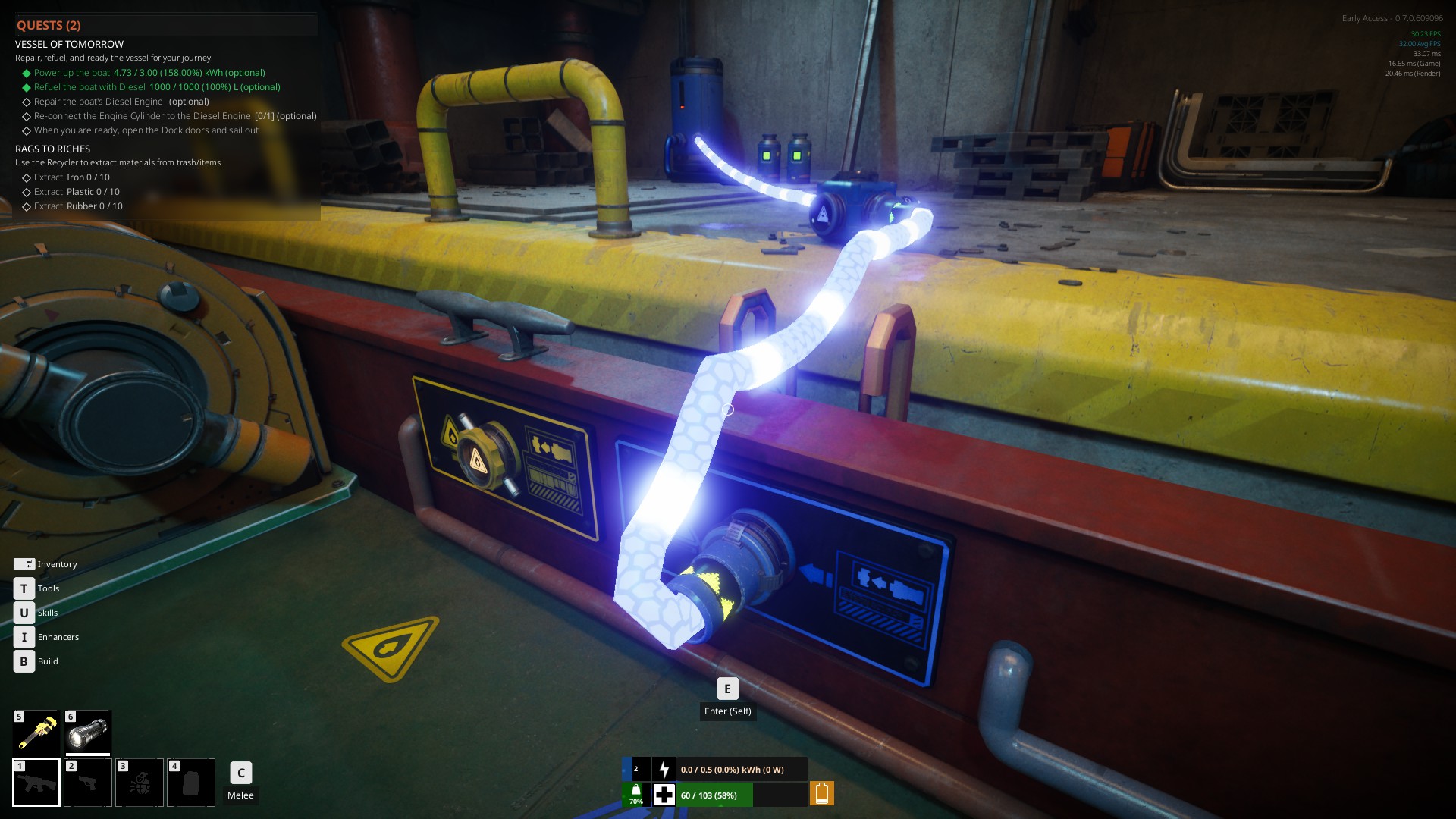
Task: Choose the empty rifle weapon slot
Action: click(x=36, y=782)
